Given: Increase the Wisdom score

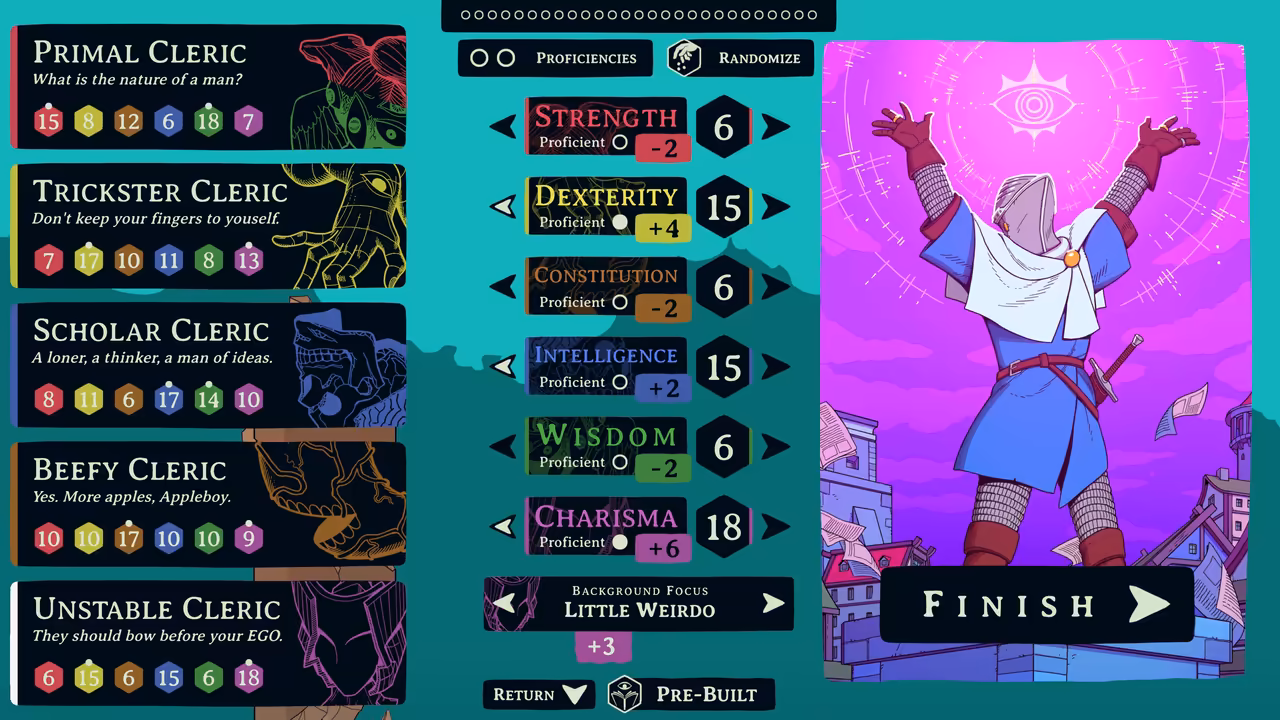Looking at the screenshot, I should (x=775, y=447).
